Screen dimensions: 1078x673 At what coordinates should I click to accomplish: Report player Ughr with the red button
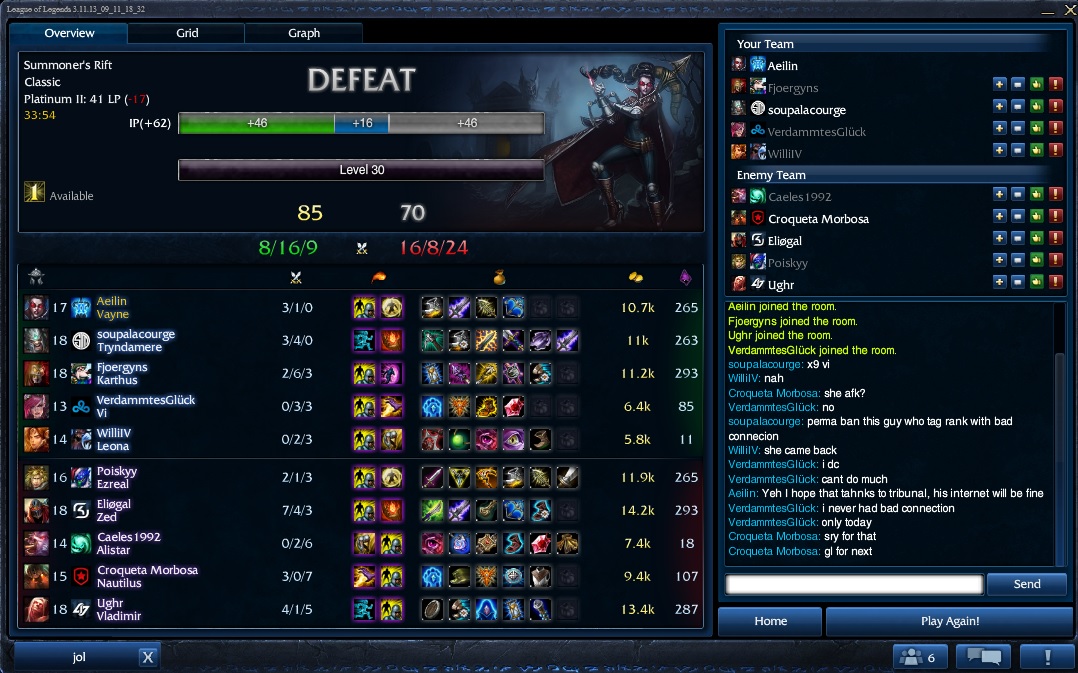point(1056,284)
